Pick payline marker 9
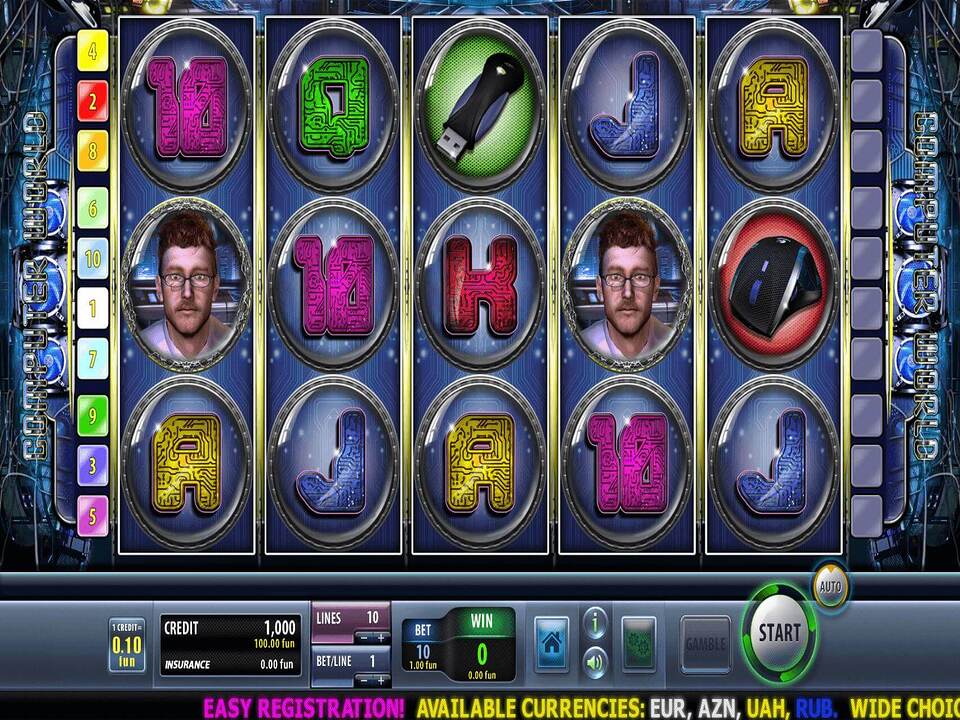 pyautogui.click(x=93, y=413)
